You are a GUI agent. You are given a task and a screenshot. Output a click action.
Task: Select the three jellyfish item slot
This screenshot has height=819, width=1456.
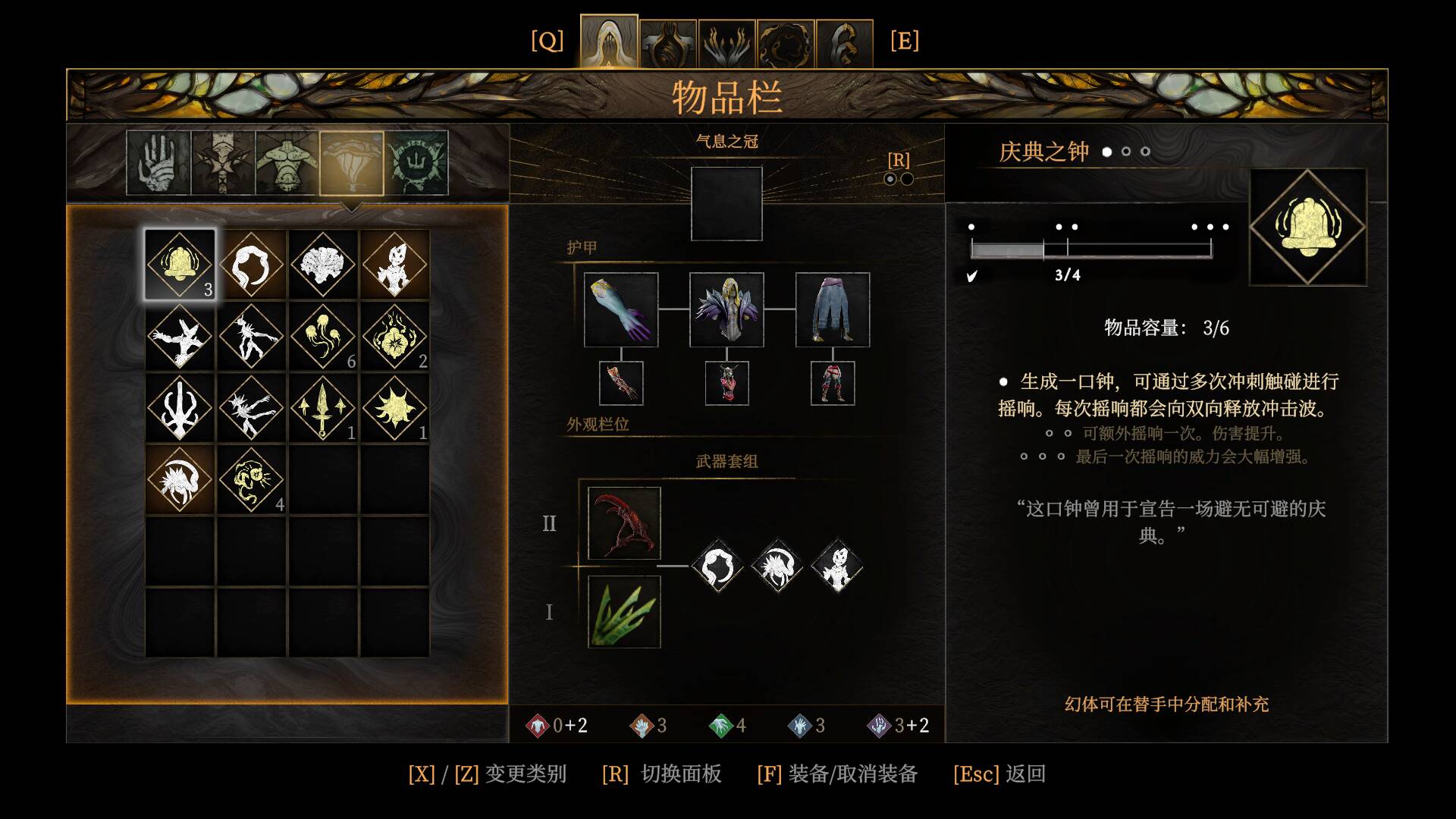(x=323, y=337)
